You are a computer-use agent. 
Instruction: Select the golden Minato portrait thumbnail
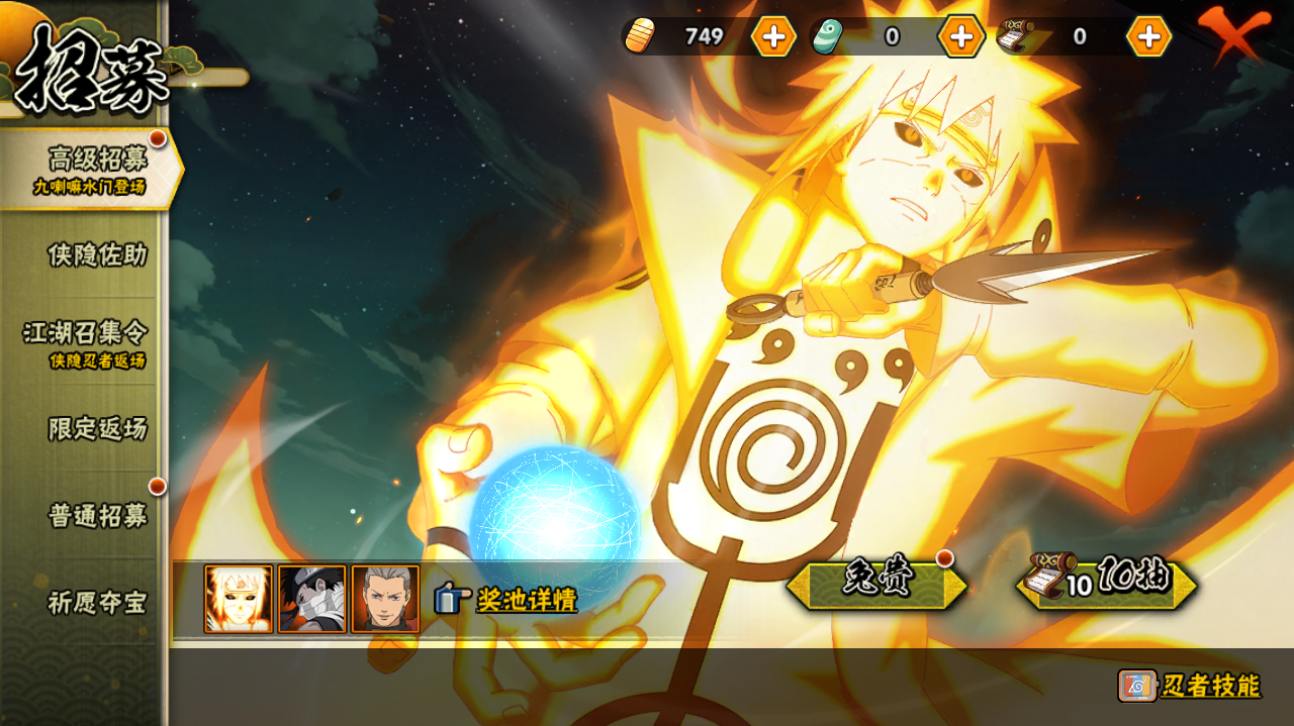[238, 599]
